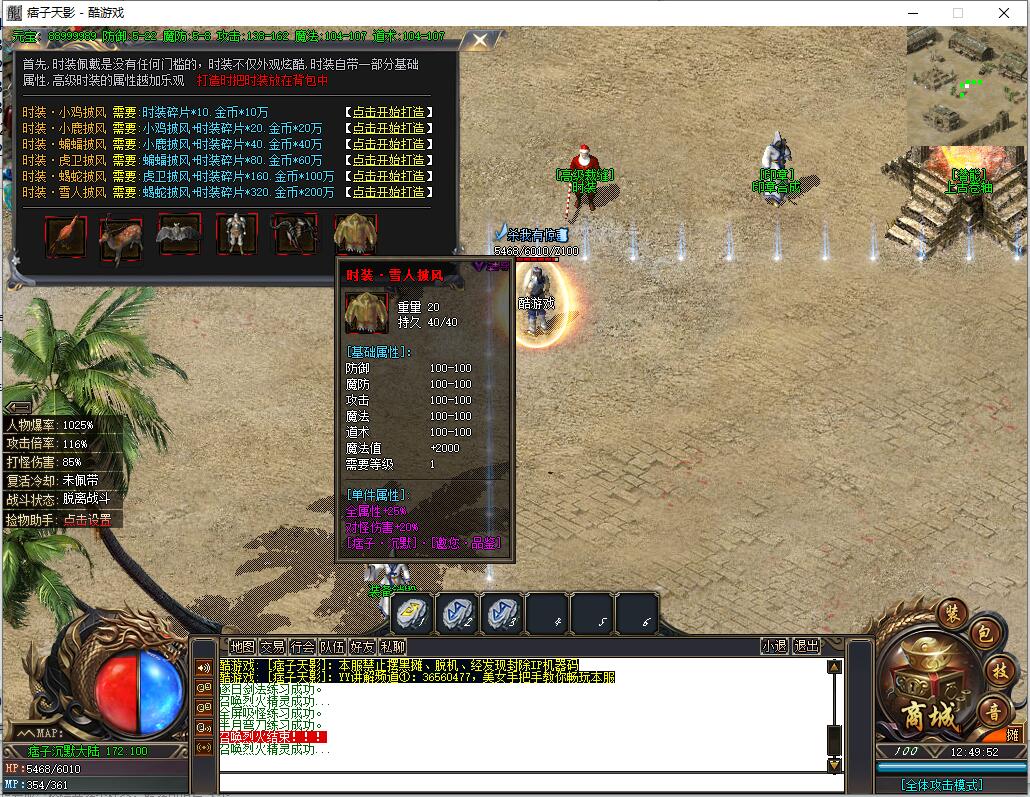Open the 交易 trade window

click(x=272, y=647)
